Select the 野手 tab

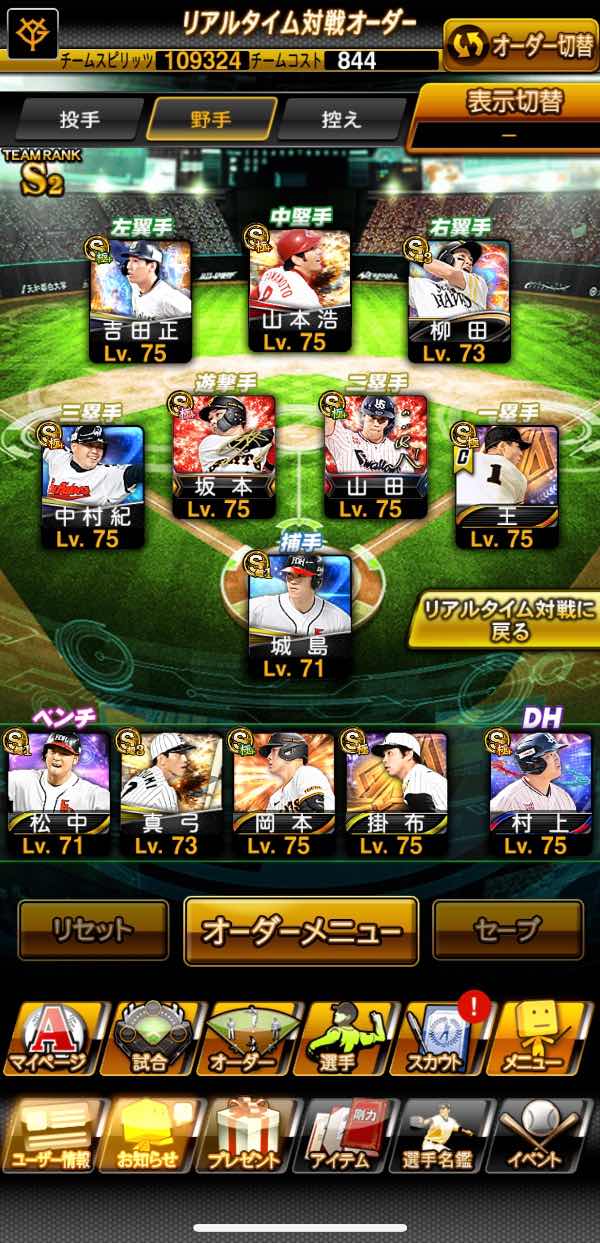coord(211,120)
